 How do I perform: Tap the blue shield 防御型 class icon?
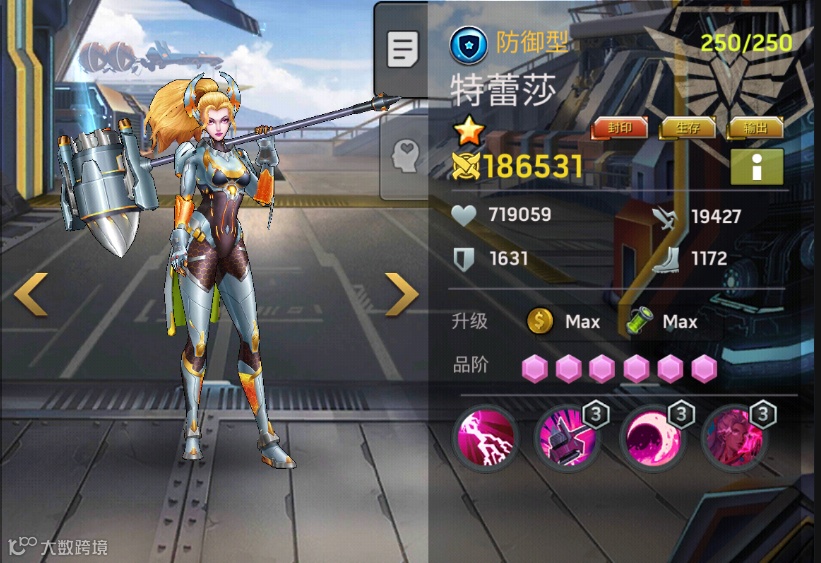pos(468,44)
